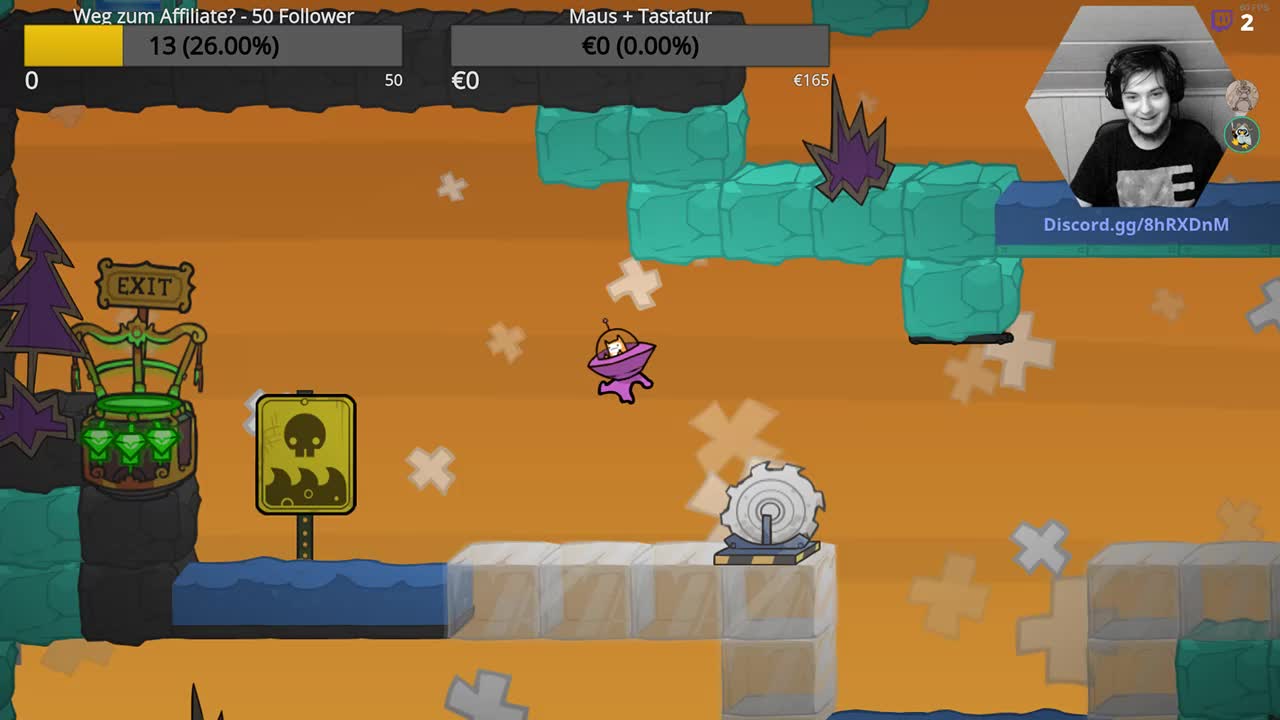
Task: Click the purple Twitch viewer icon
Action: (x=1222, y=21)
